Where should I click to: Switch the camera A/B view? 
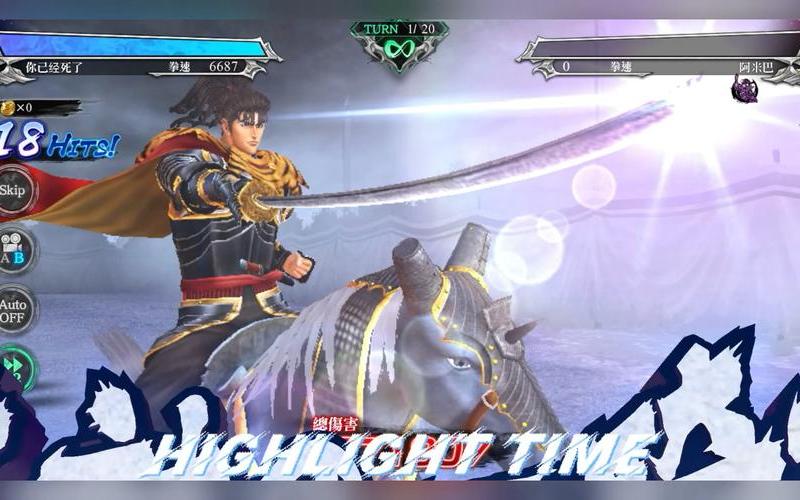click(14, 250)
